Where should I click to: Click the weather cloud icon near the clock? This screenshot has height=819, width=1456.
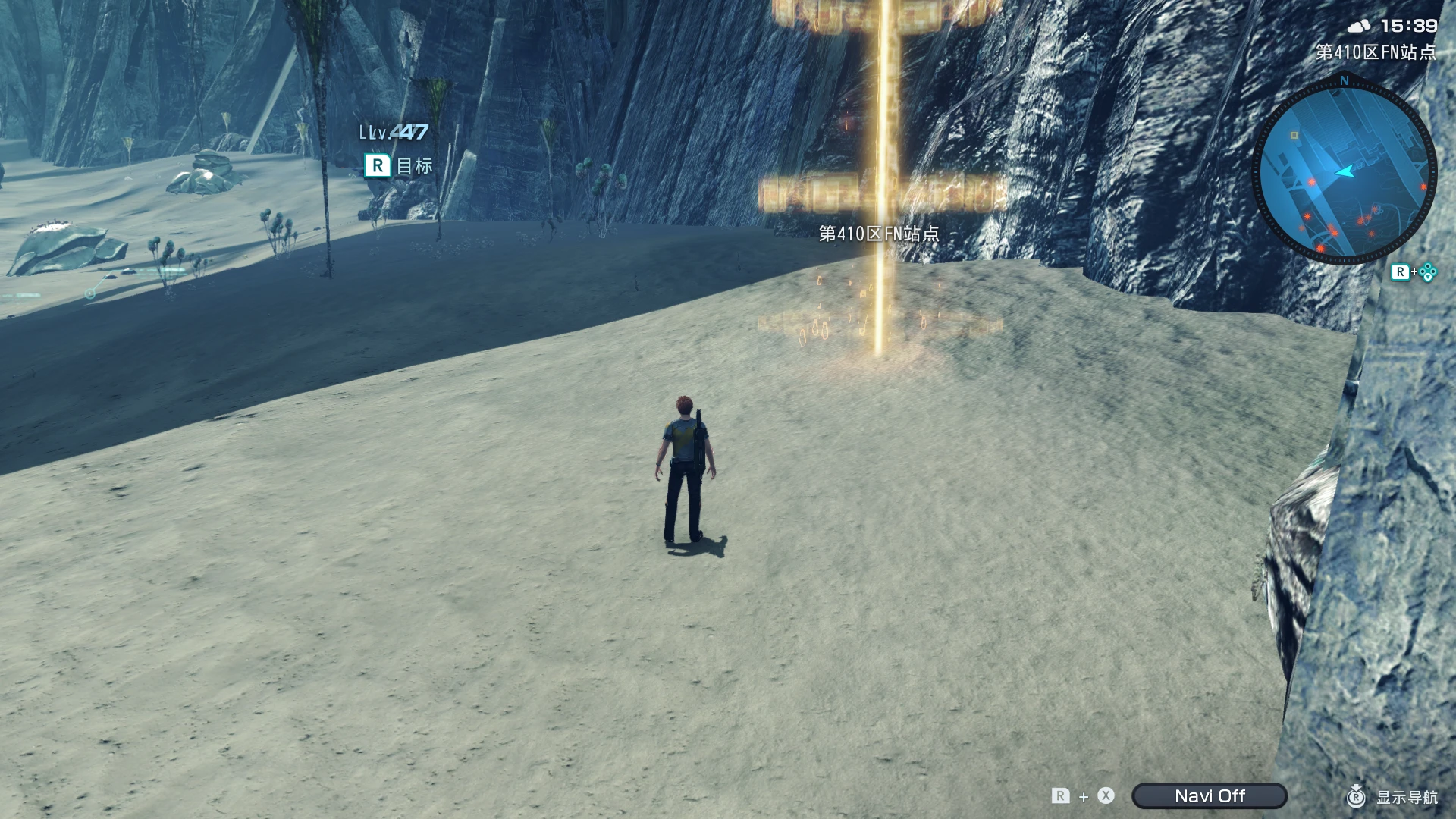(1359, 25)
